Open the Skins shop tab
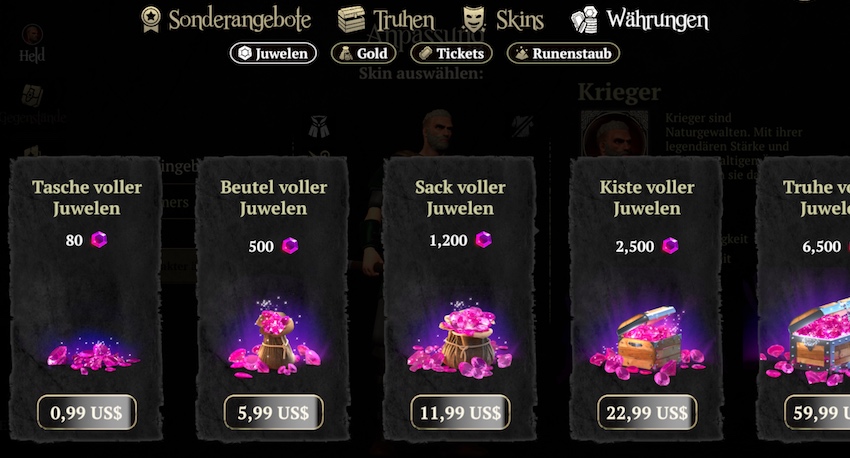850x458 pixels. point(506,19)
